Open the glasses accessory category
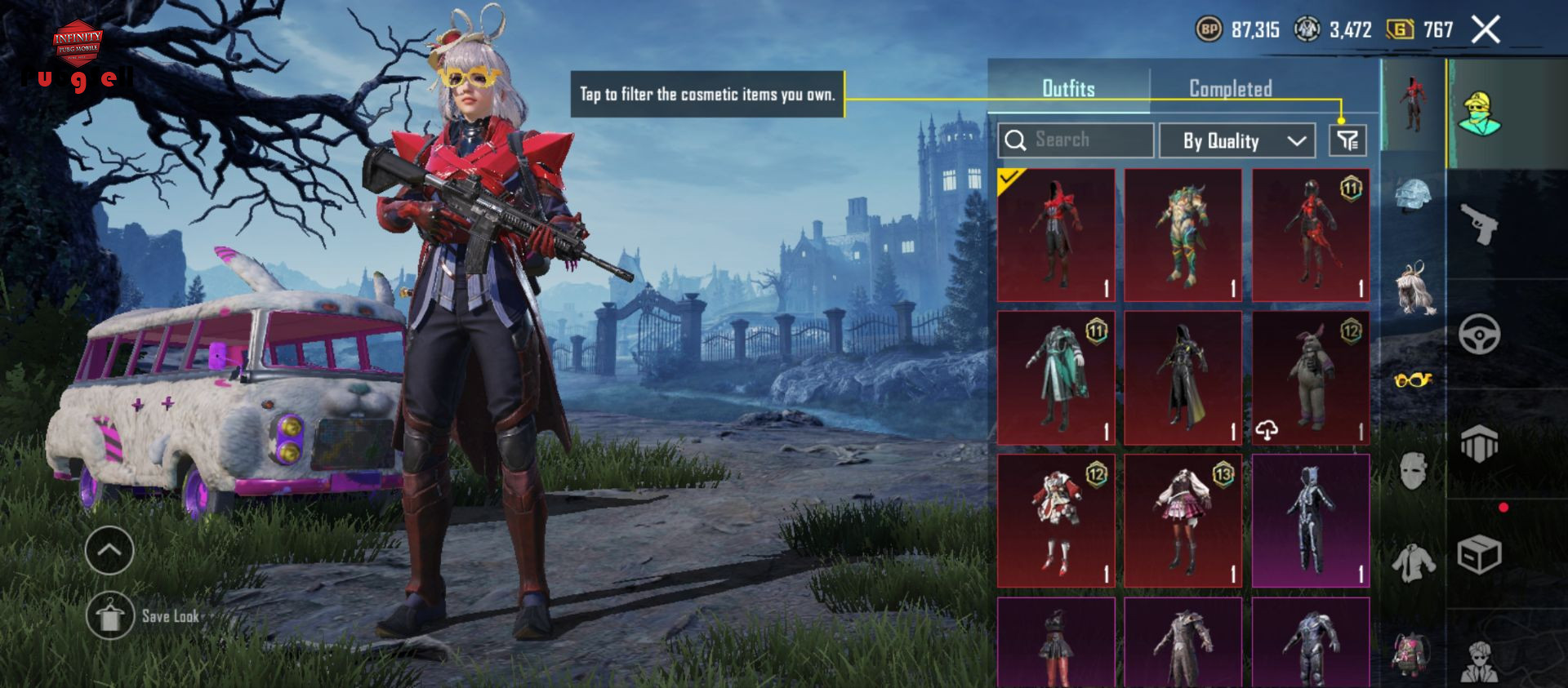The image size is (1568, 688). [x=1414, y=380]
